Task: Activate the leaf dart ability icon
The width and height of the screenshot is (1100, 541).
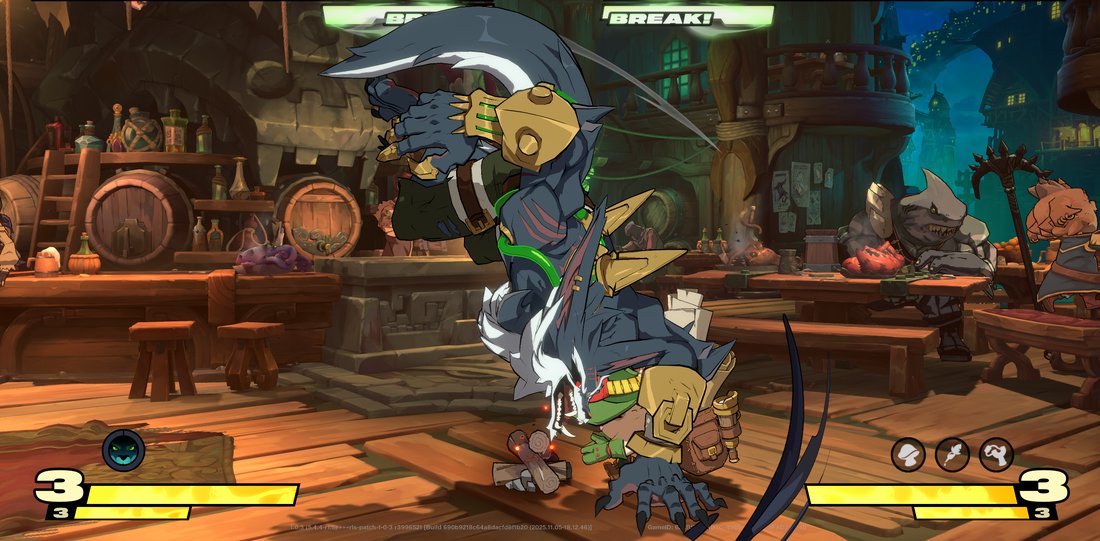Action: [x=952, y=455]
